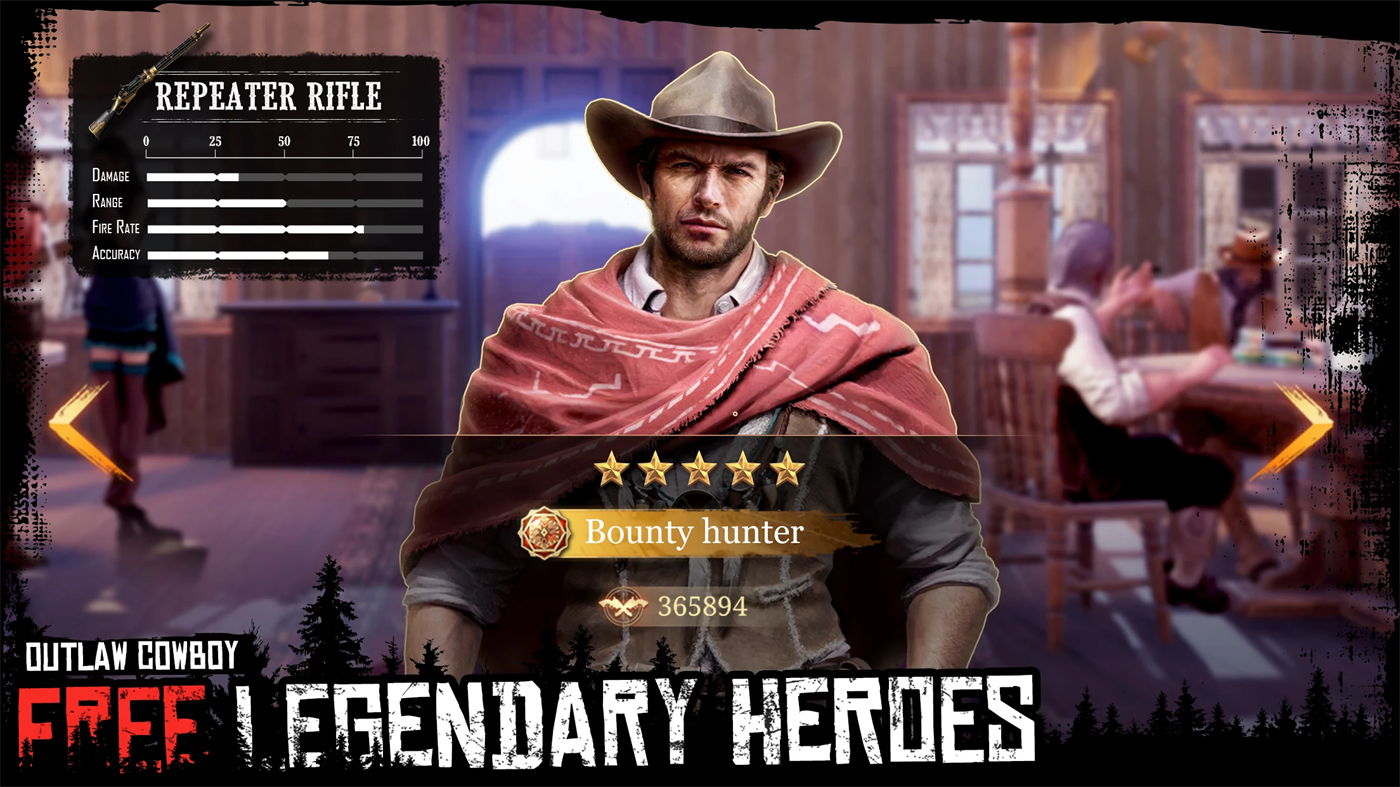Adjust the Fire Rate stat slider
Viewport: 1400px width, 787px height.
pyautogui.click(x=285, y=229)
